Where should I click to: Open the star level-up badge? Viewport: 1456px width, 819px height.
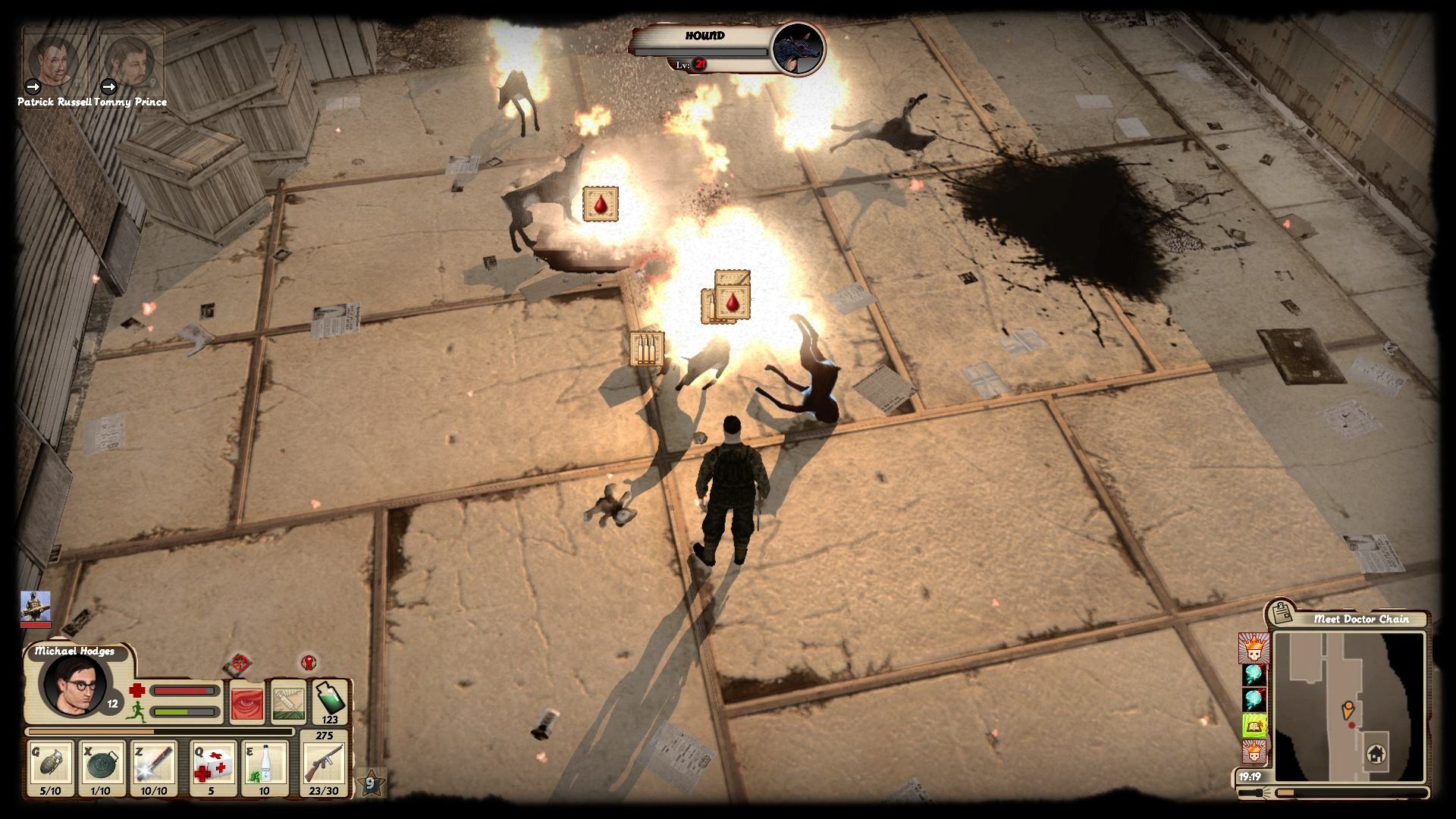tap(372, 783)
